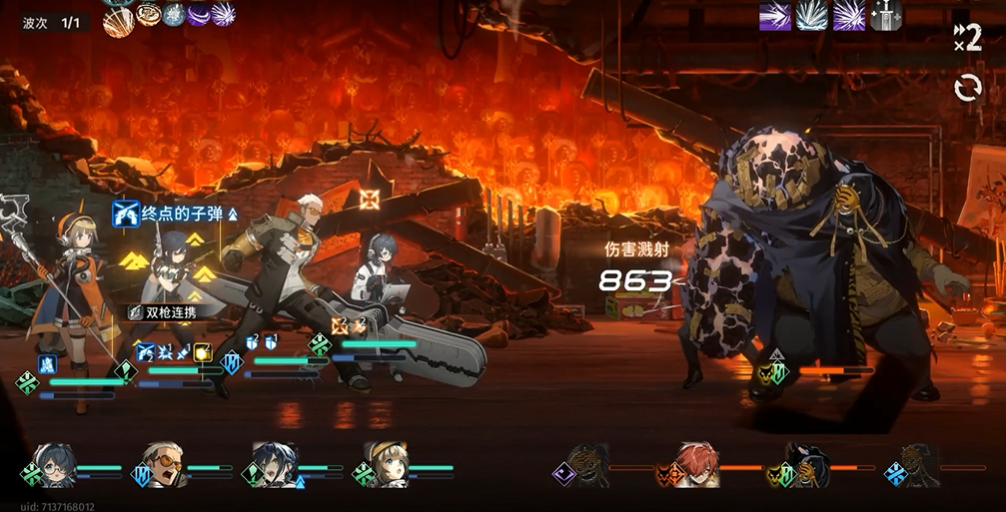Select the white-haired man with orange goggles portrait

(163, 464)
